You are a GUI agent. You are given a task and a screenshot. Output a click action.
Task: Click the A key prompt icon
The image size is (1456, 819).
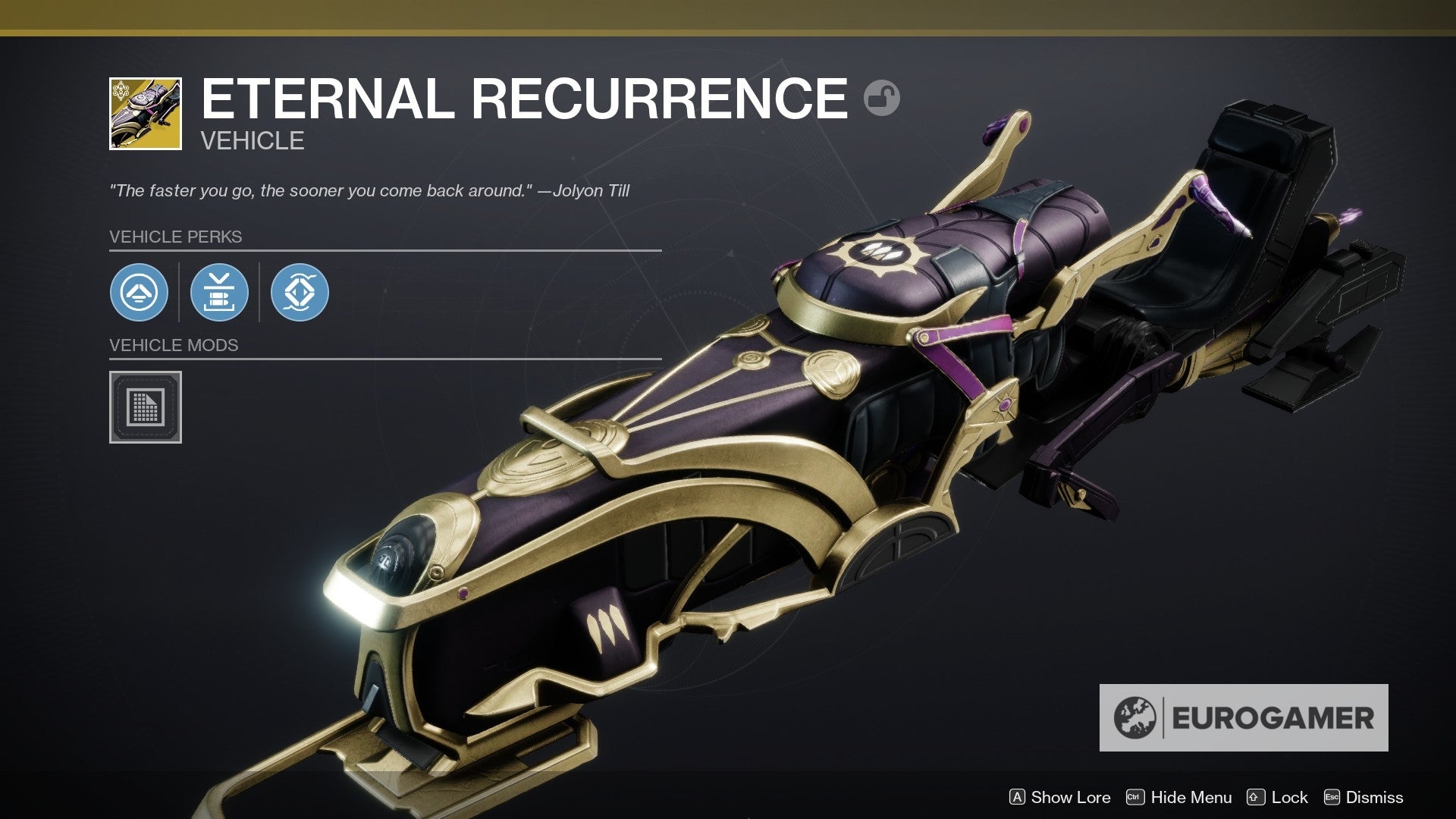(x=1019, y=797)
